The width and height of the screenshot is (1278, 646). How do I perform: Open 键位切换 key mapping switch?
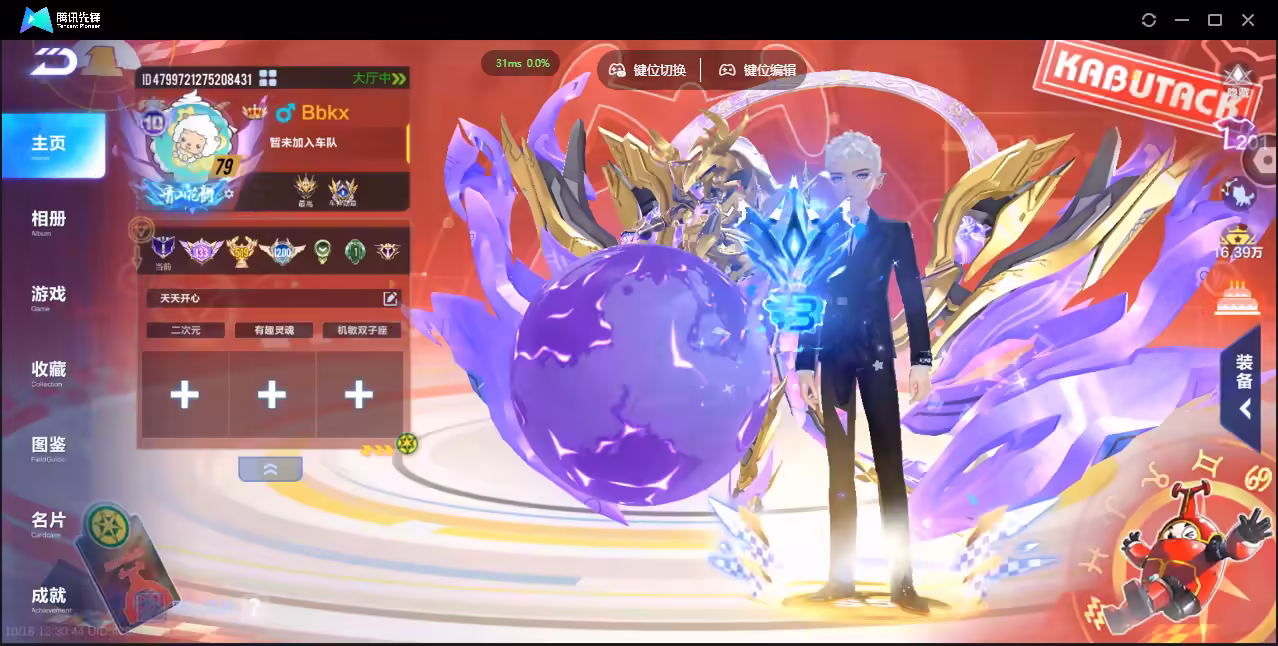pos(650,70)
